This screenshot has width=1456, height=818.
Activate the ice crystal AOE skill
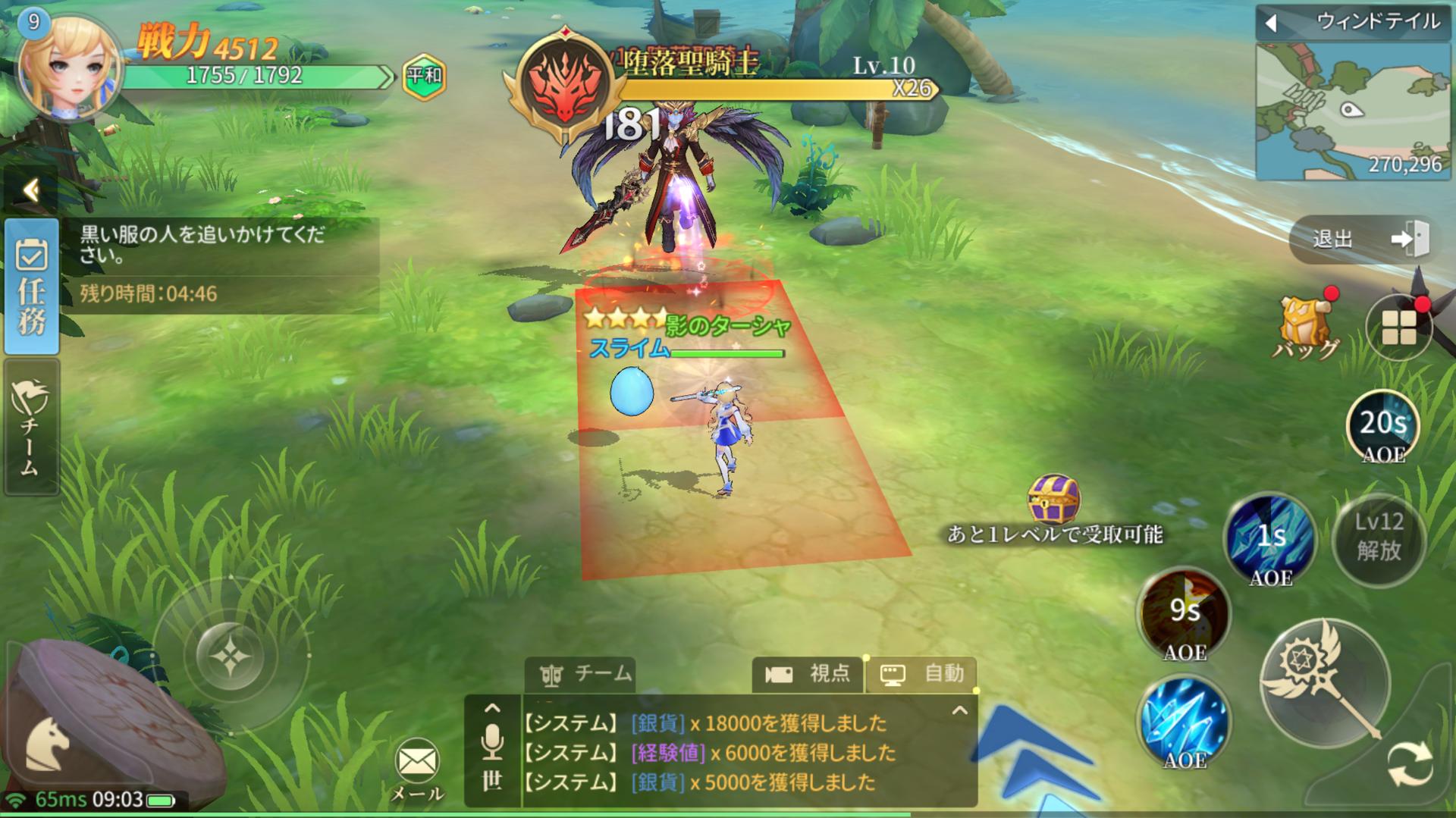click(x=1184, y=720)
